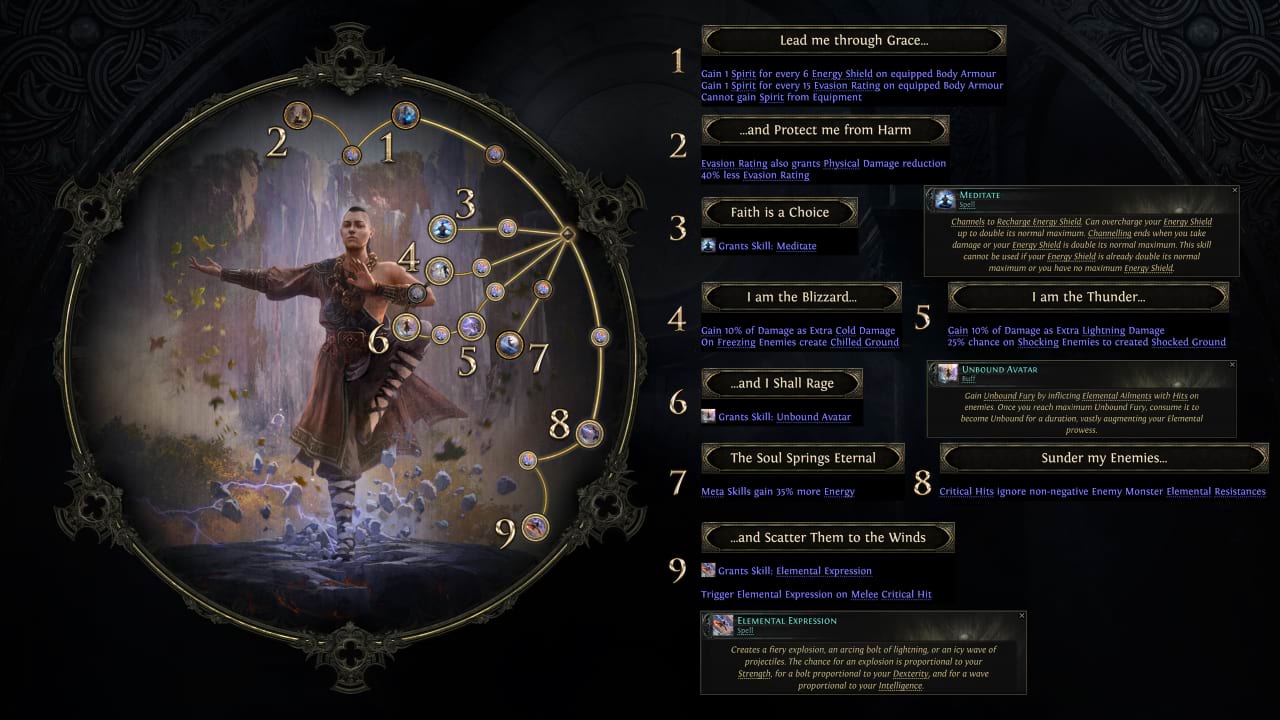This screenshot has width=1280, height=720.
Task: Close the Meditate tooltip
Action: 1233,189
